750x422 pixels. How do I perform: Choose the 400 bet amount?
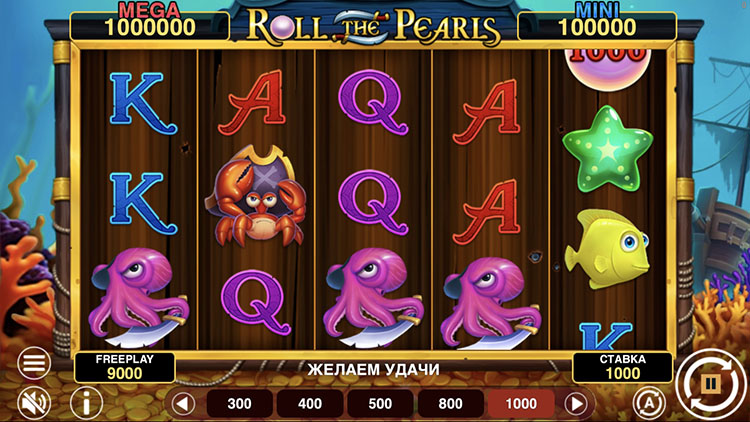click(310, 404)
